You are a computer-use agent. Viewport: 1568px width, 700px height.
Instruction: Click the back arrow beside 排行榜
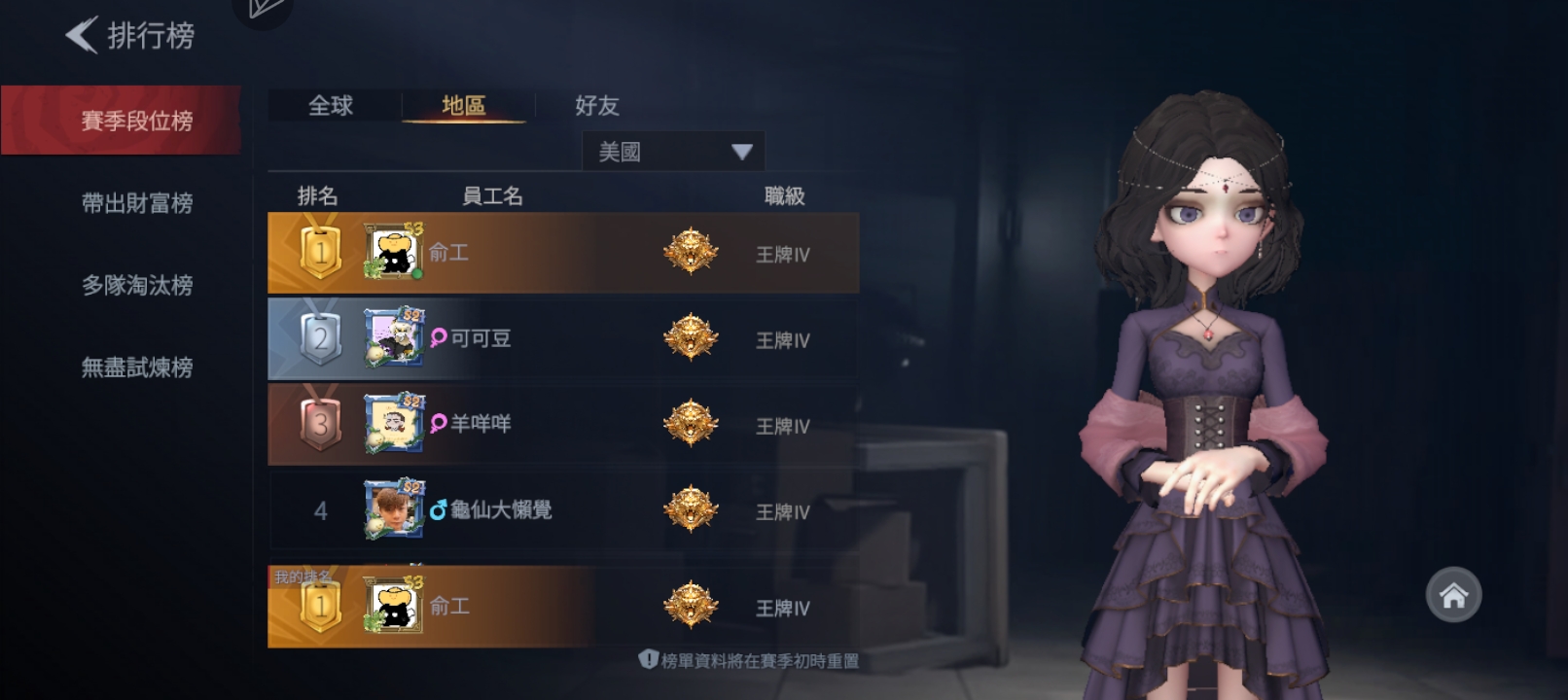81,35
